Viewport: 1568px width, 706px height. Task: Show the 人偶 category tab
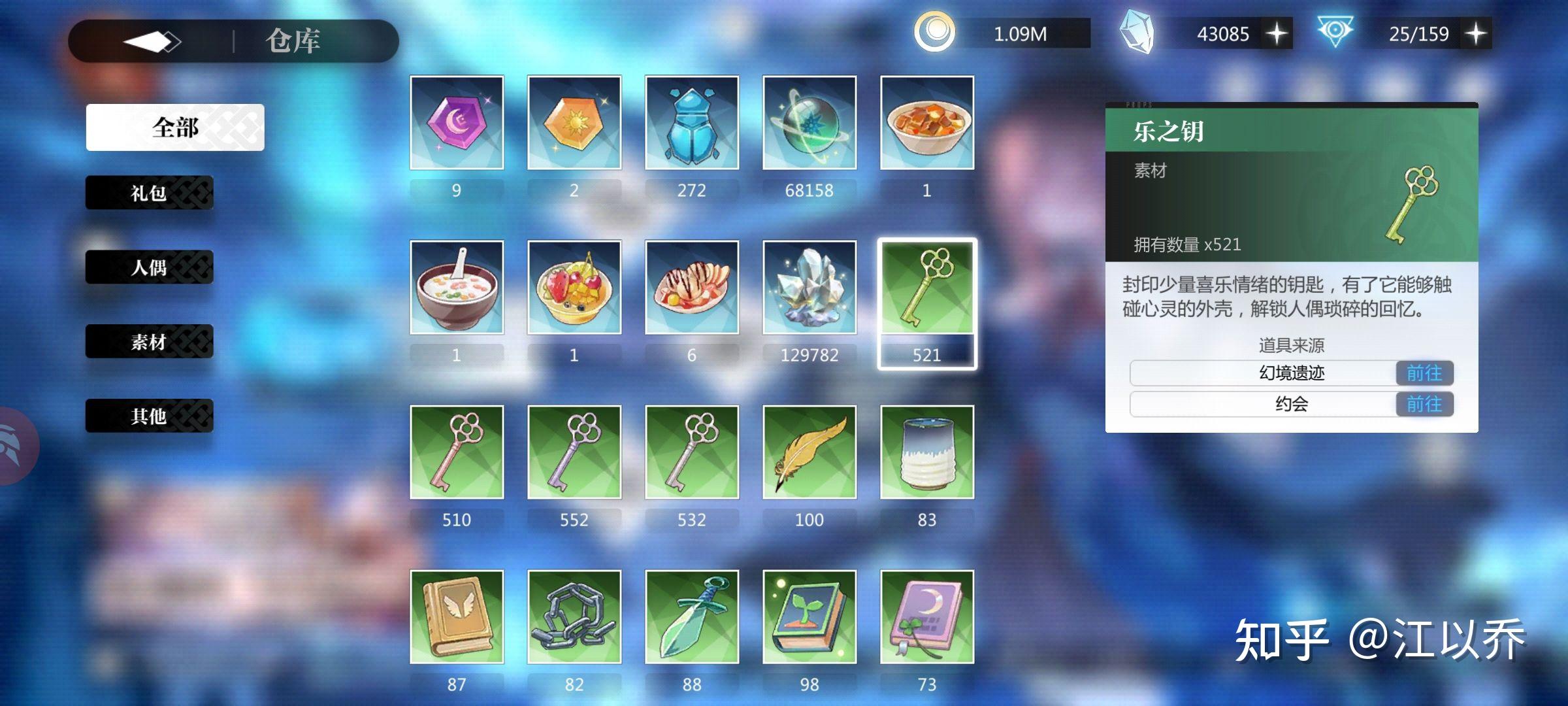click(149, 267)
